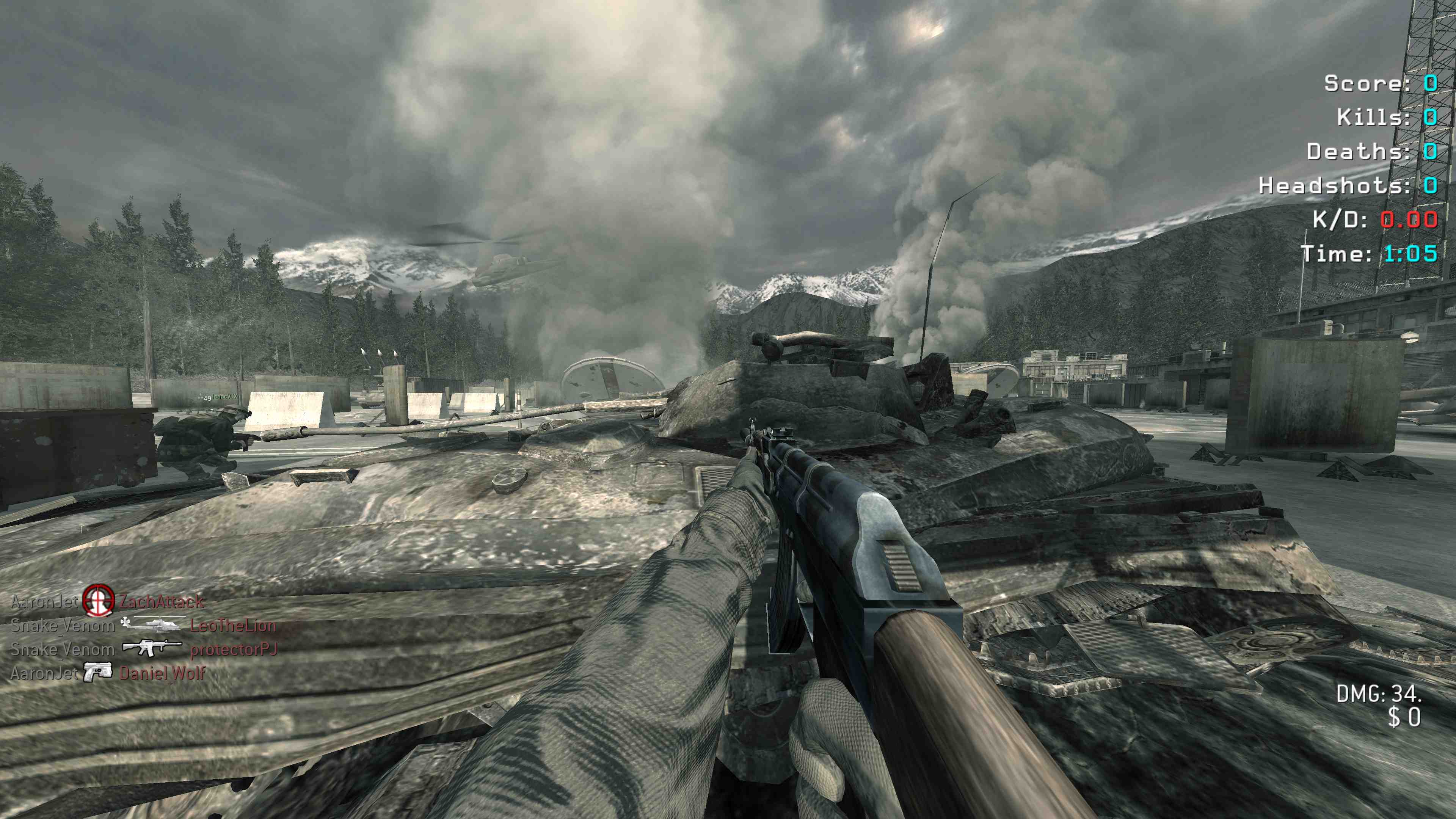Click the headshot icon in the kill feed
Viewport: 1456px width, 819px height.
point(98,600)
